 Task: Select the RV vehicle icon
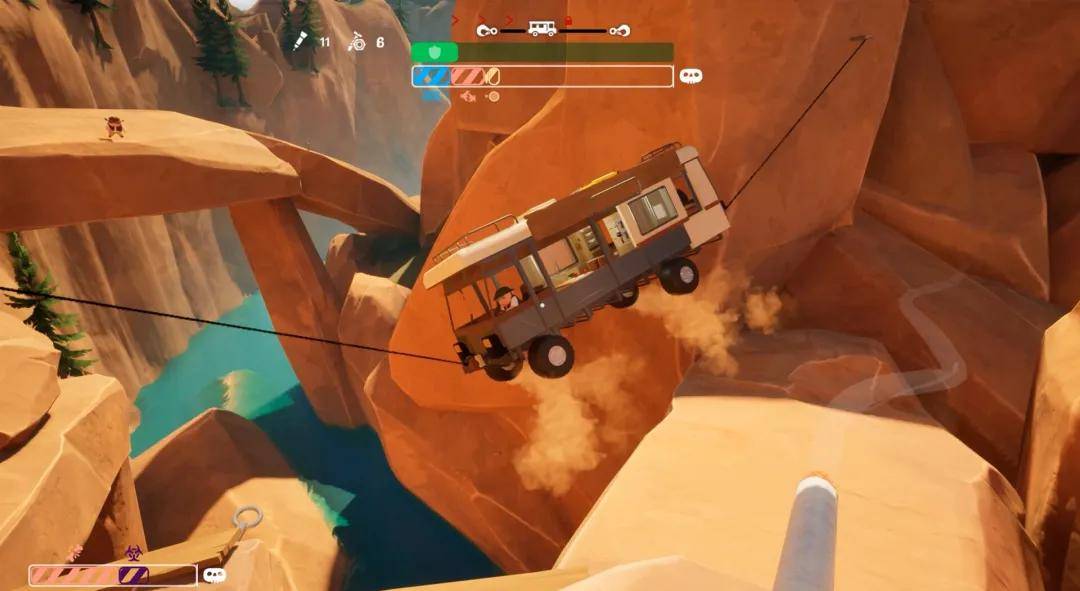point(543,28)
